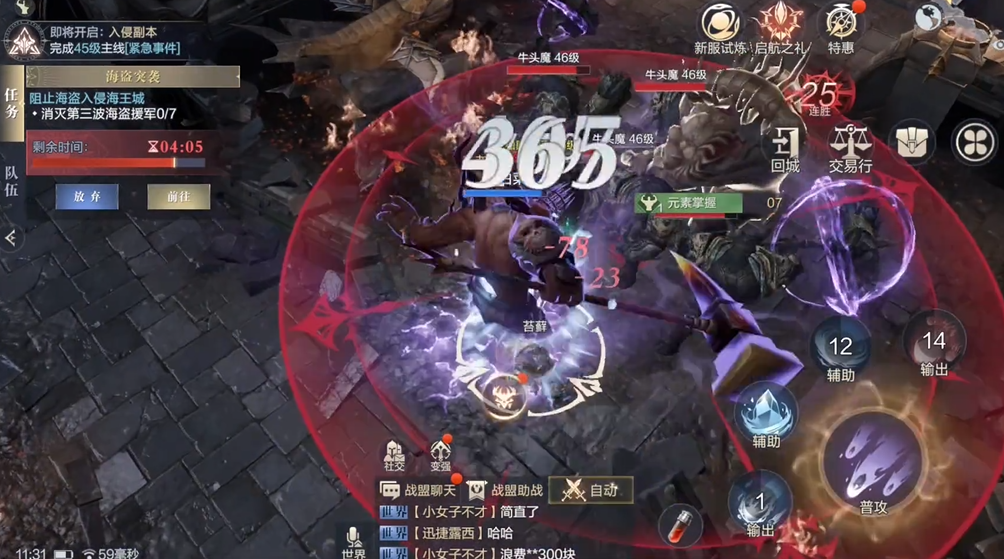This screenshot has width=1004, height=559.
Task: Open the 变强 power-up menu
Action: [x=440, y=455]
